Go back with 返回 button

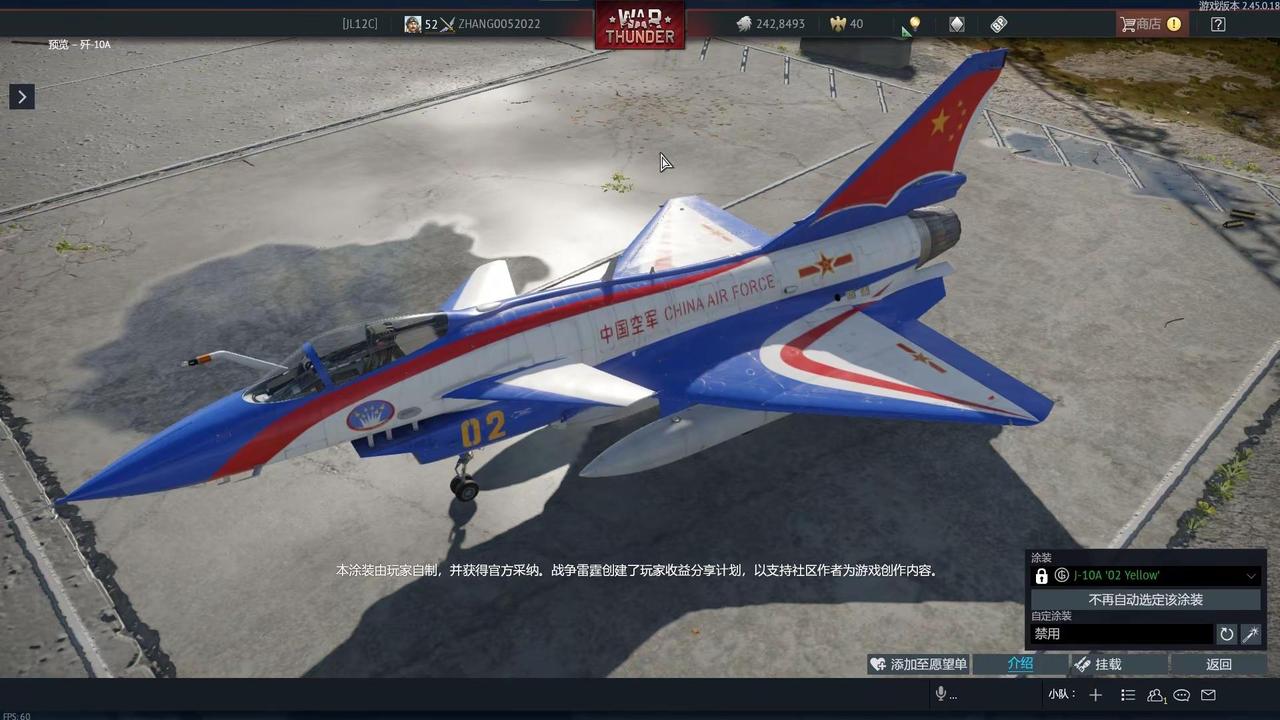pos(1218,664)
